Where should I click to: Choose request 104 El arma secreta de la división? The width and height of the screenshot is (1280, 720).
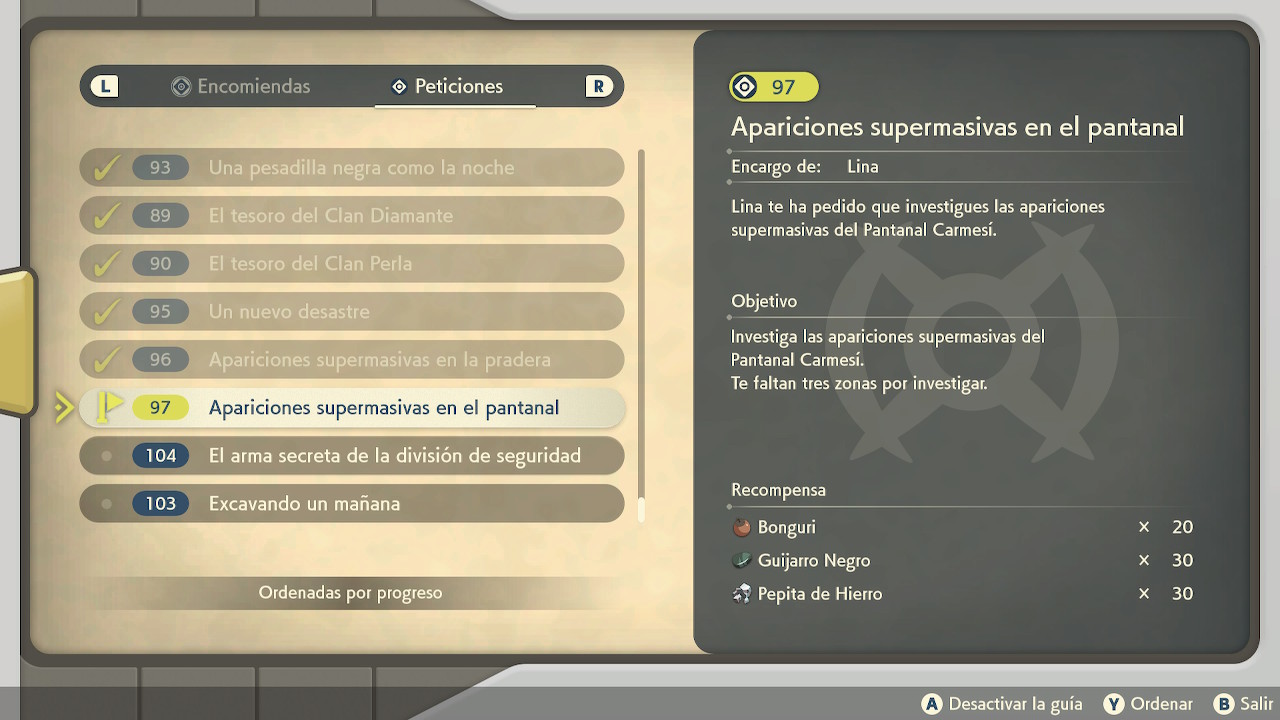point(352,456)
